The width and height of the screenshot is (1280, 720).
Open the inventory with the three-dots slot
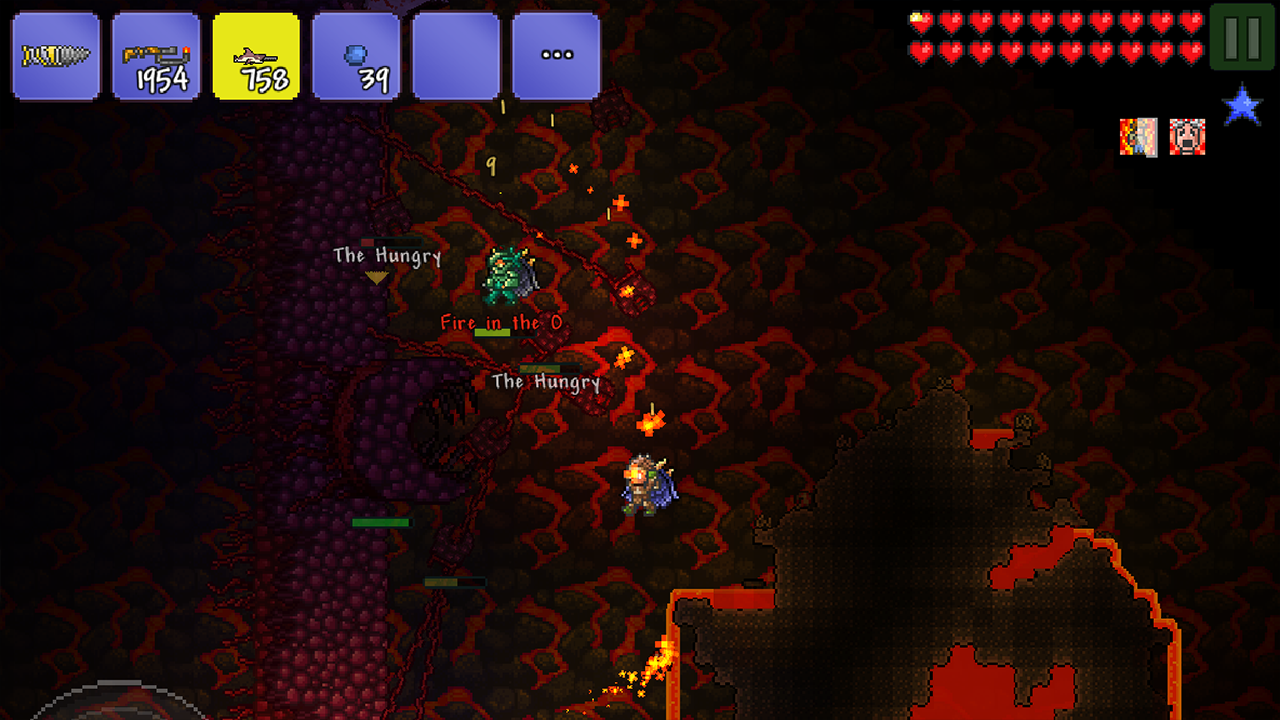[556, 56]
